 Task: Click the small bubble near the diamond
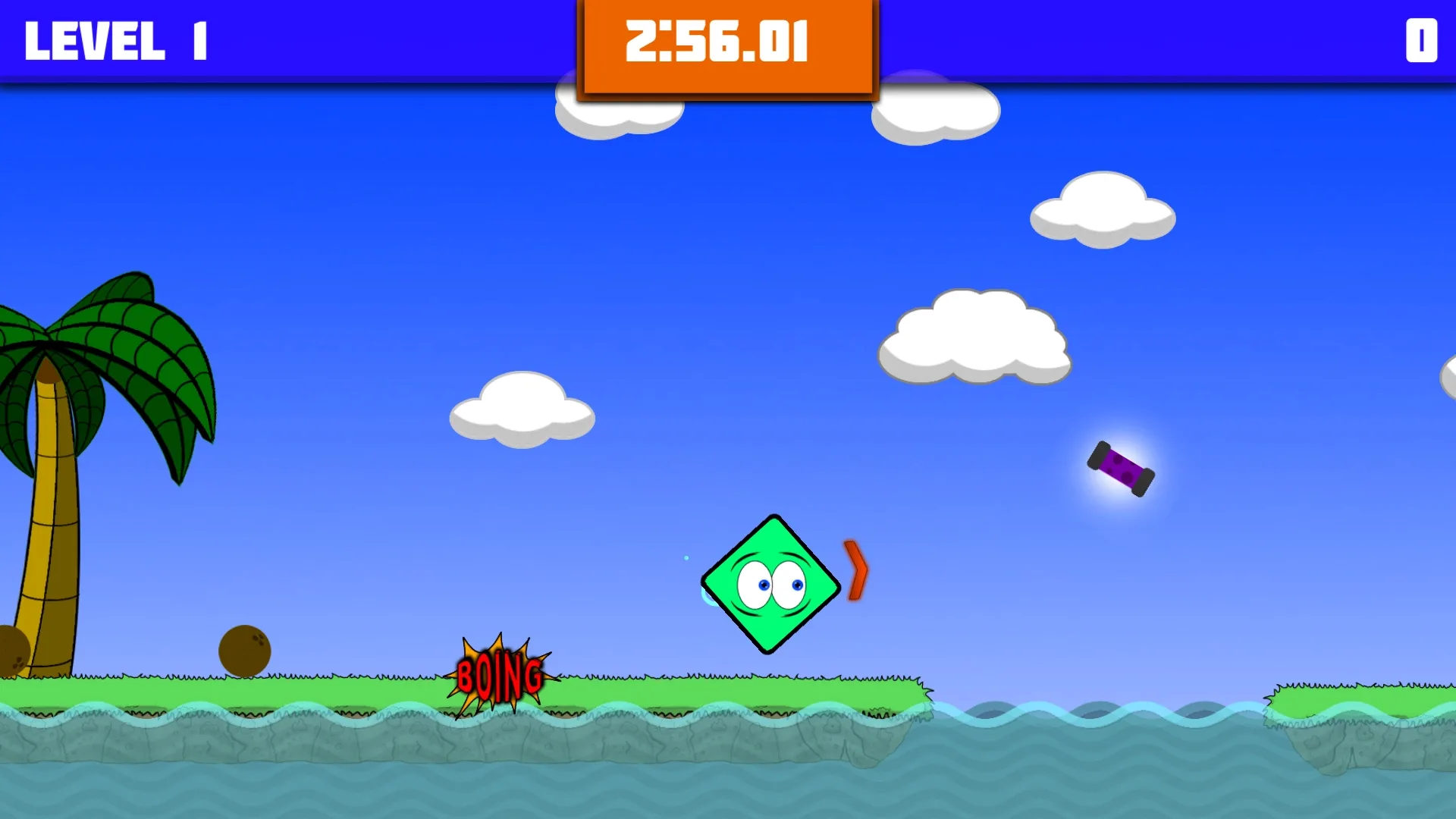tap(686, 556)
